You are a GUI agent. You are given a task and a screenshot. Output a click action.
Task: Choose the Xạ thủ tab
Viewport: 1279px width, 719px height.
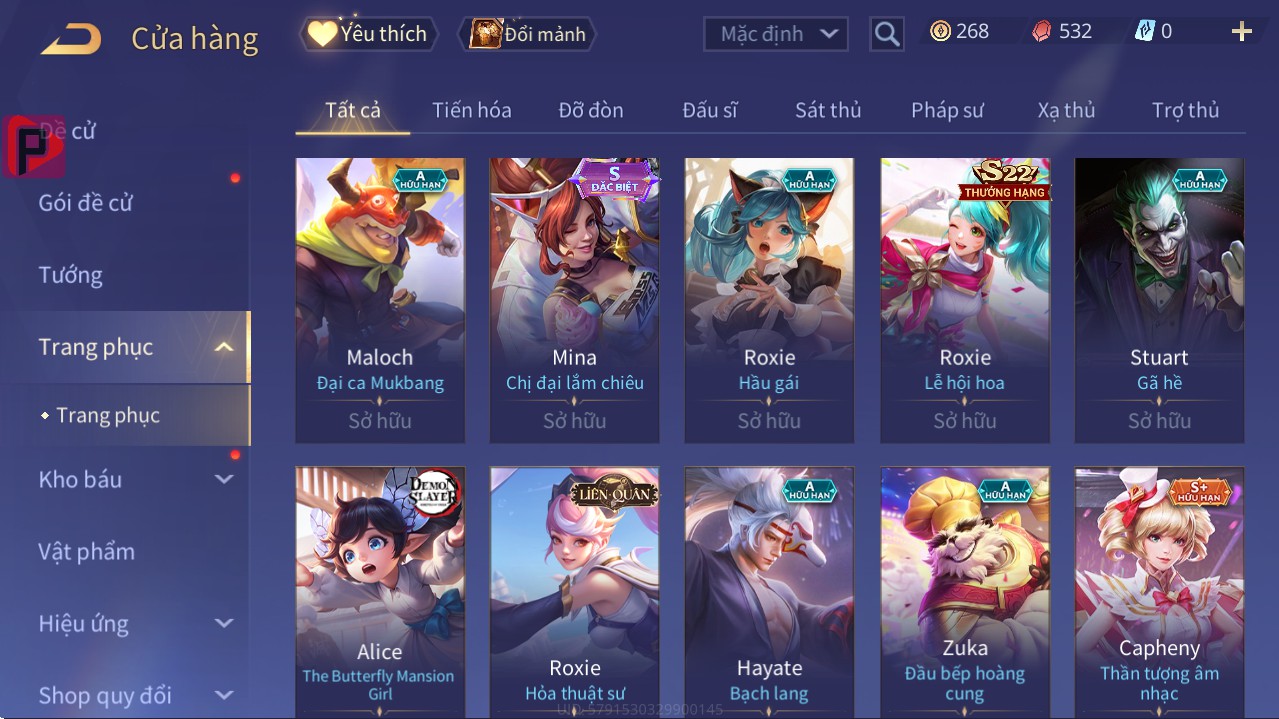1066,110
